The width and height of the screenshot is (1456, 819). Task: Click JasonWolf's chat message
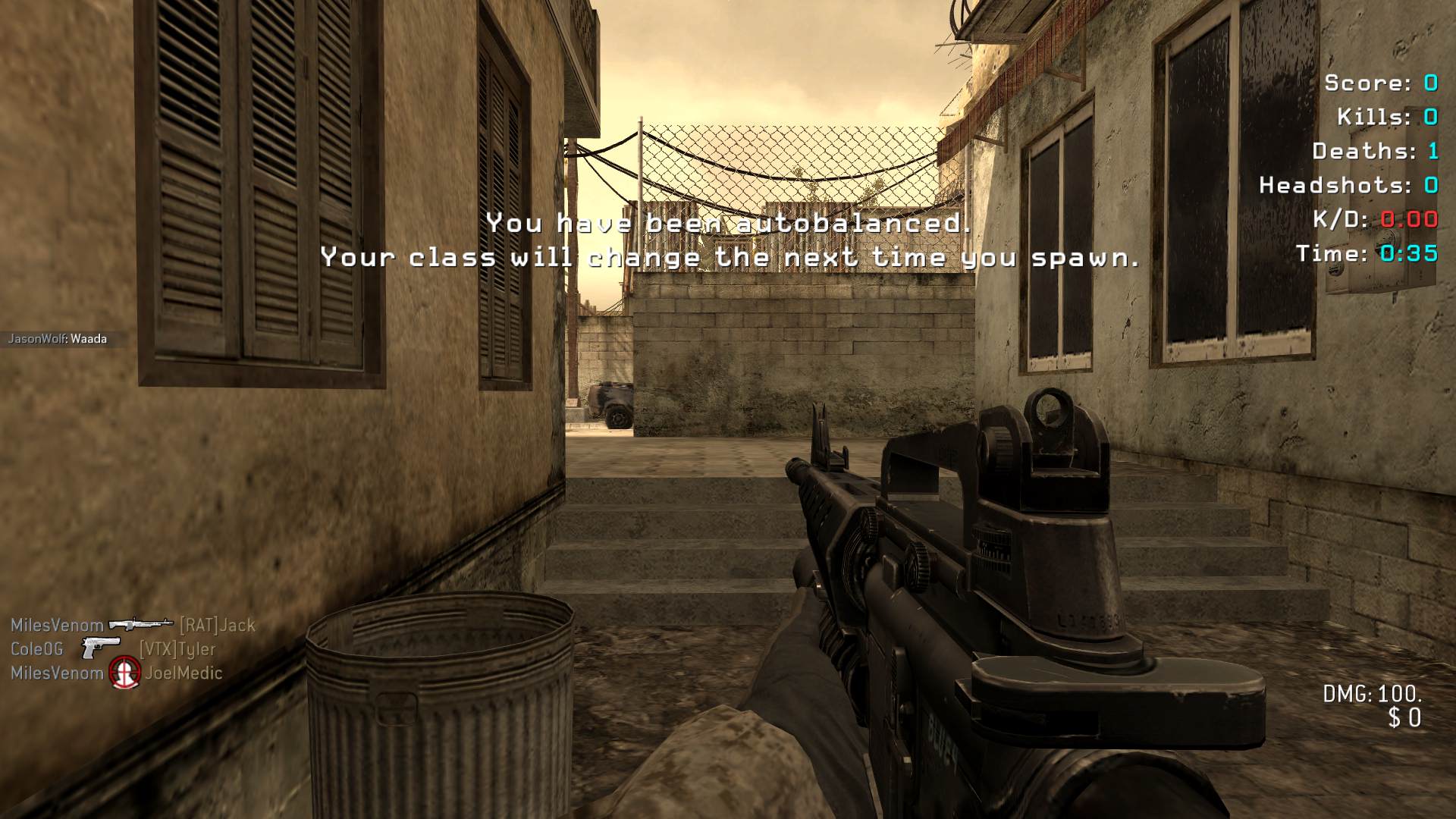(58, 339)
